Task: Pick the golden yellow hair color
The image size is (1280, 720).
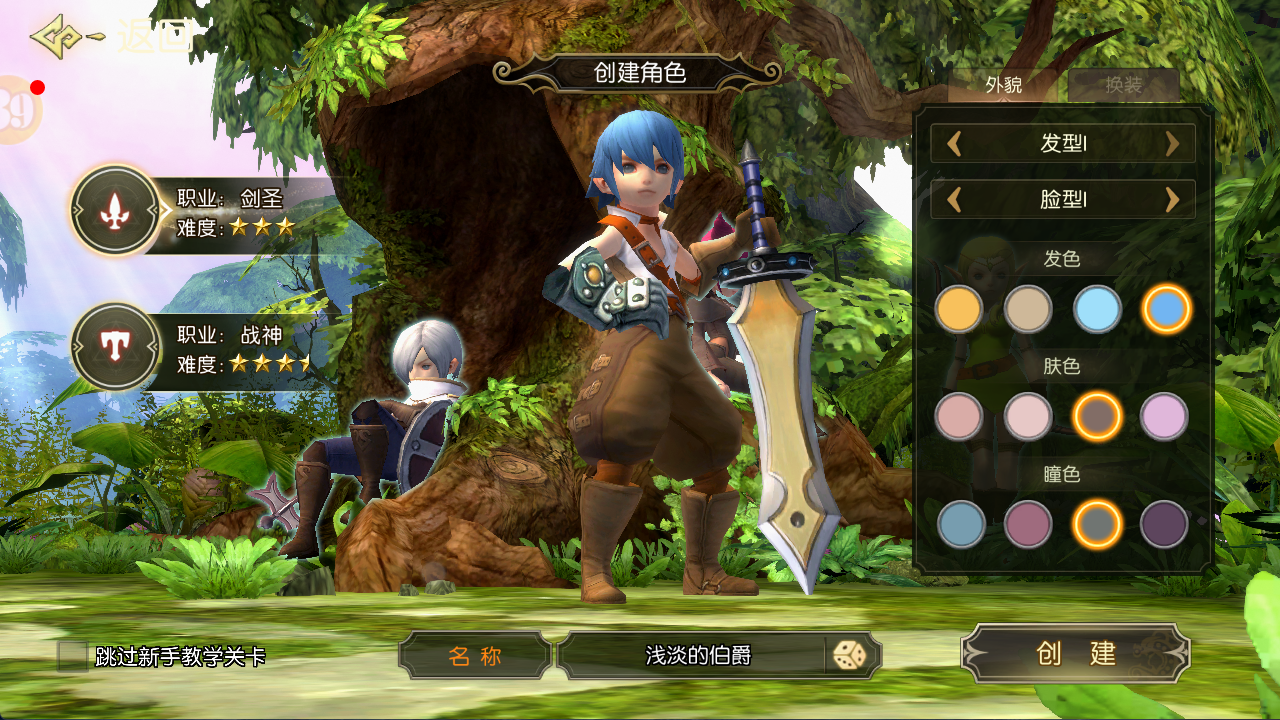Action: pyautogui.click(x=959, y=310)
